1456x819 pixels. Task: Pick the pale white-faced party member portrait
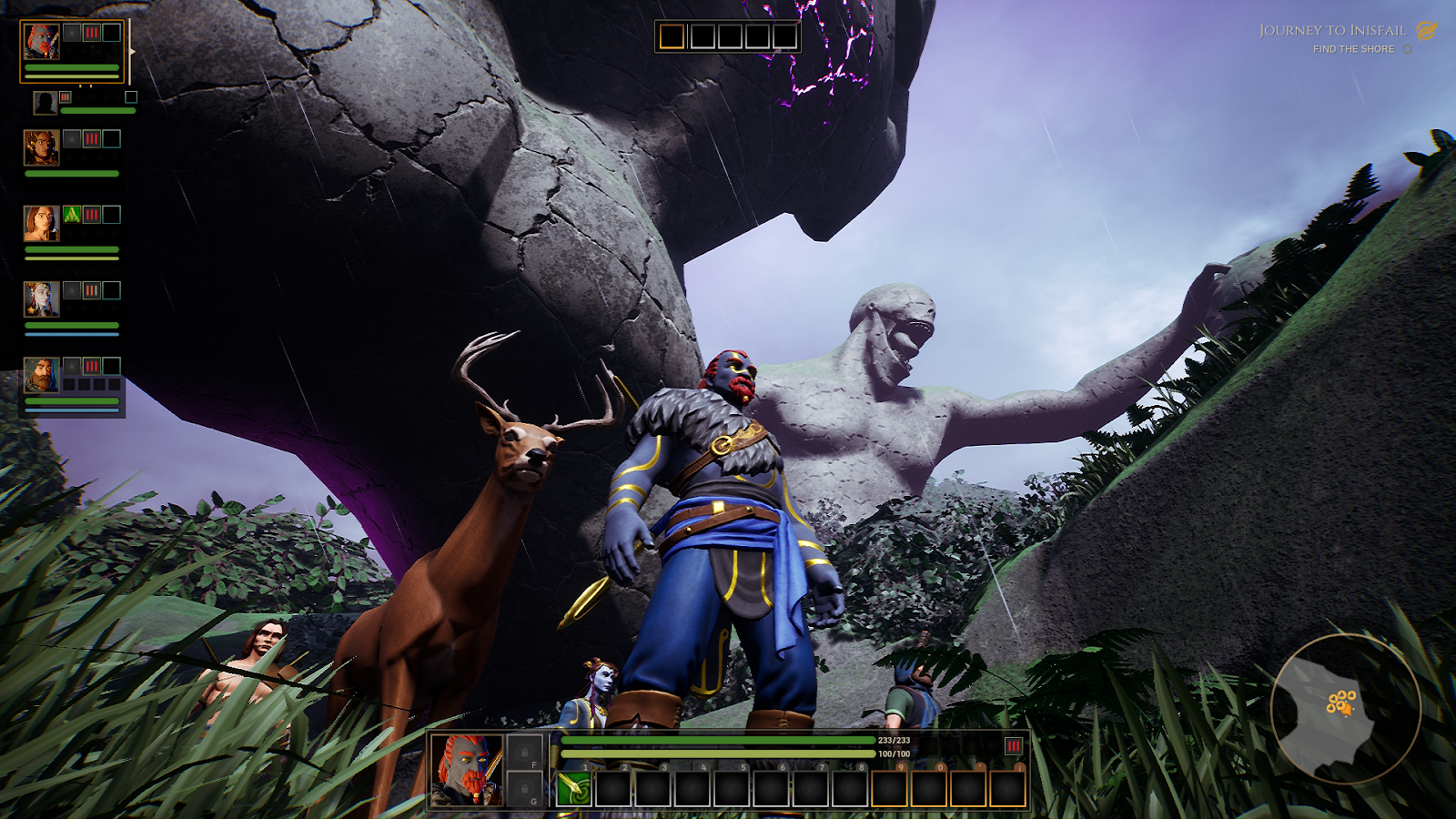(x=41, y=298)
